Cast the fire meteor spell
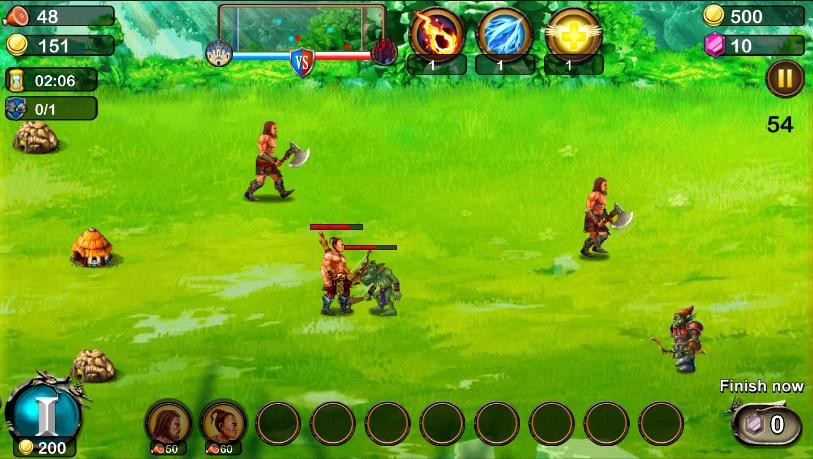813x459 pixels. (436, 32)
